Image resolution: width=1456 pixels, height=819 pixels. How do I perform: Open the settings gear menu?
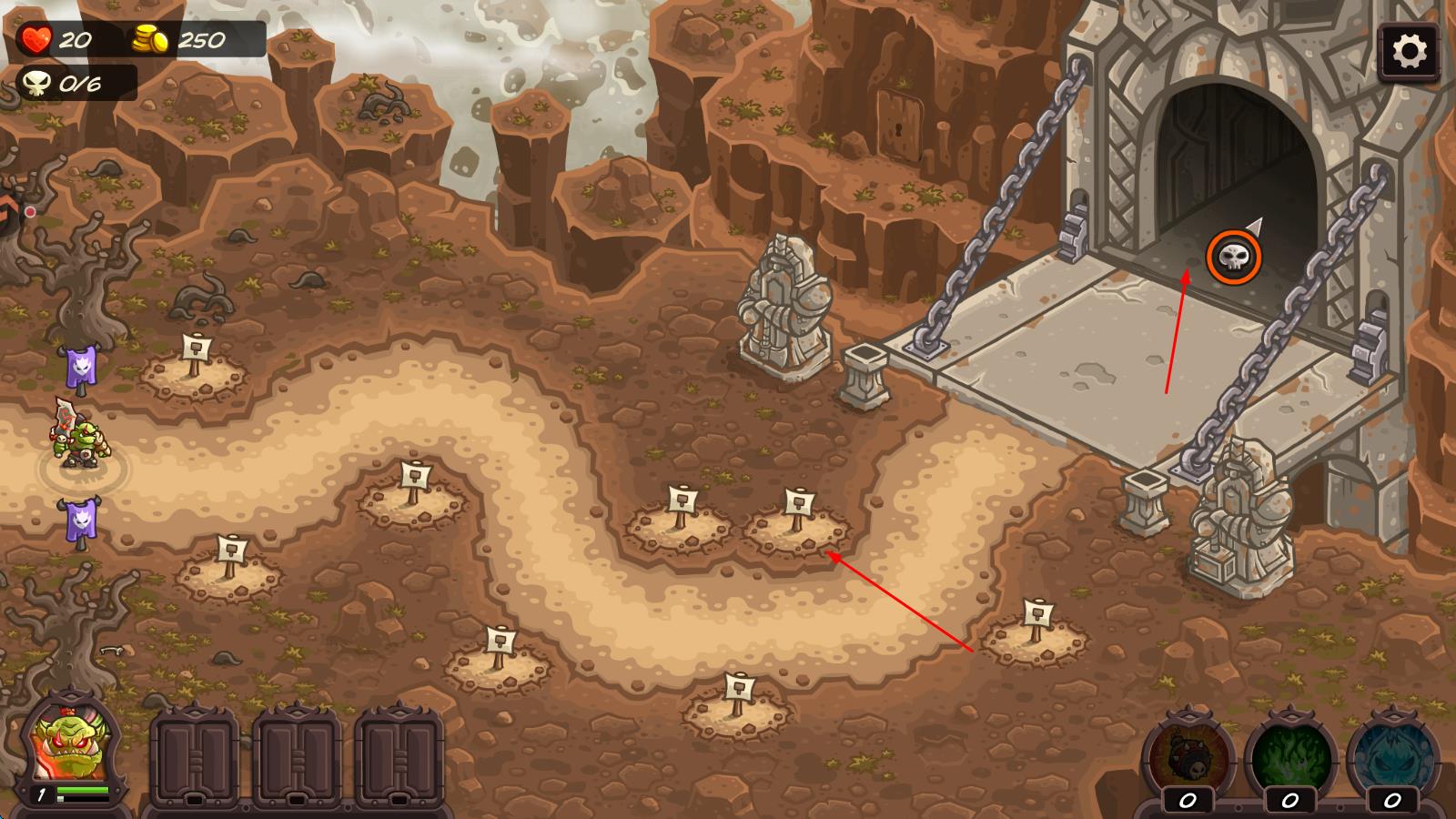point(1409,51)
